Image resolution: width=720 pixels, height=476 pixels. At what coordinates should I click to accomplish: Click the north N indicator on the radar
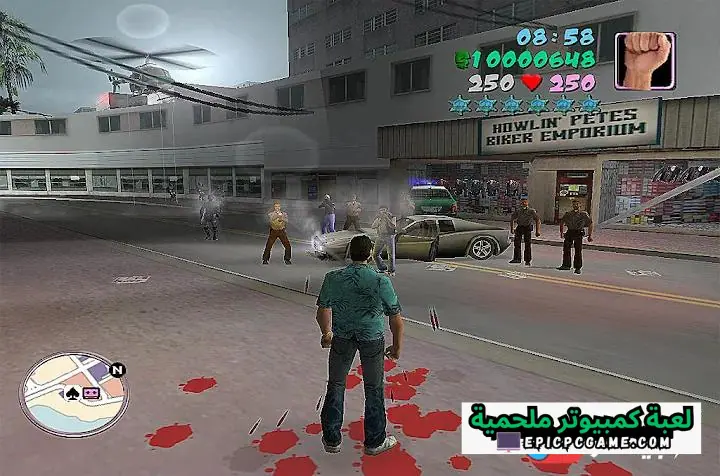point(118,369)
